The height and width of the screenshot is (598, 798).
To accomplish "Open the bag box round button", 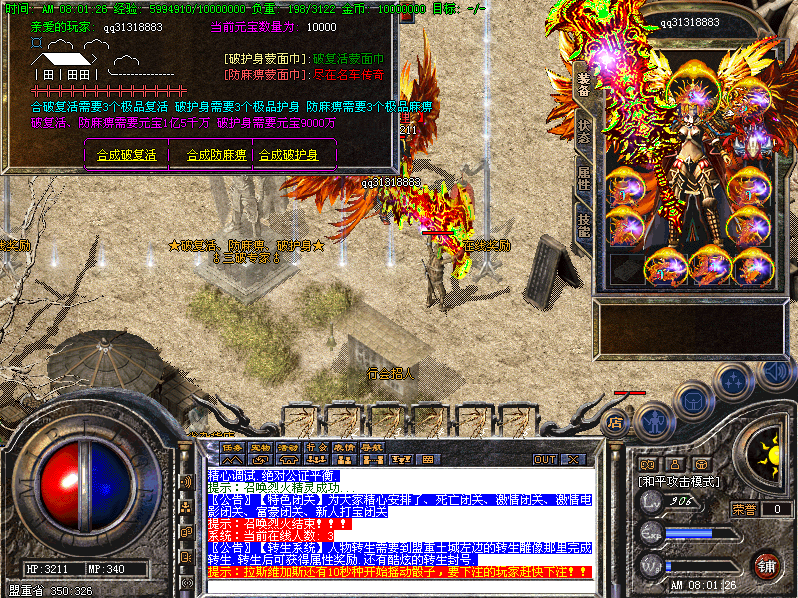I will pyautogui.click(x=694, y=402).
